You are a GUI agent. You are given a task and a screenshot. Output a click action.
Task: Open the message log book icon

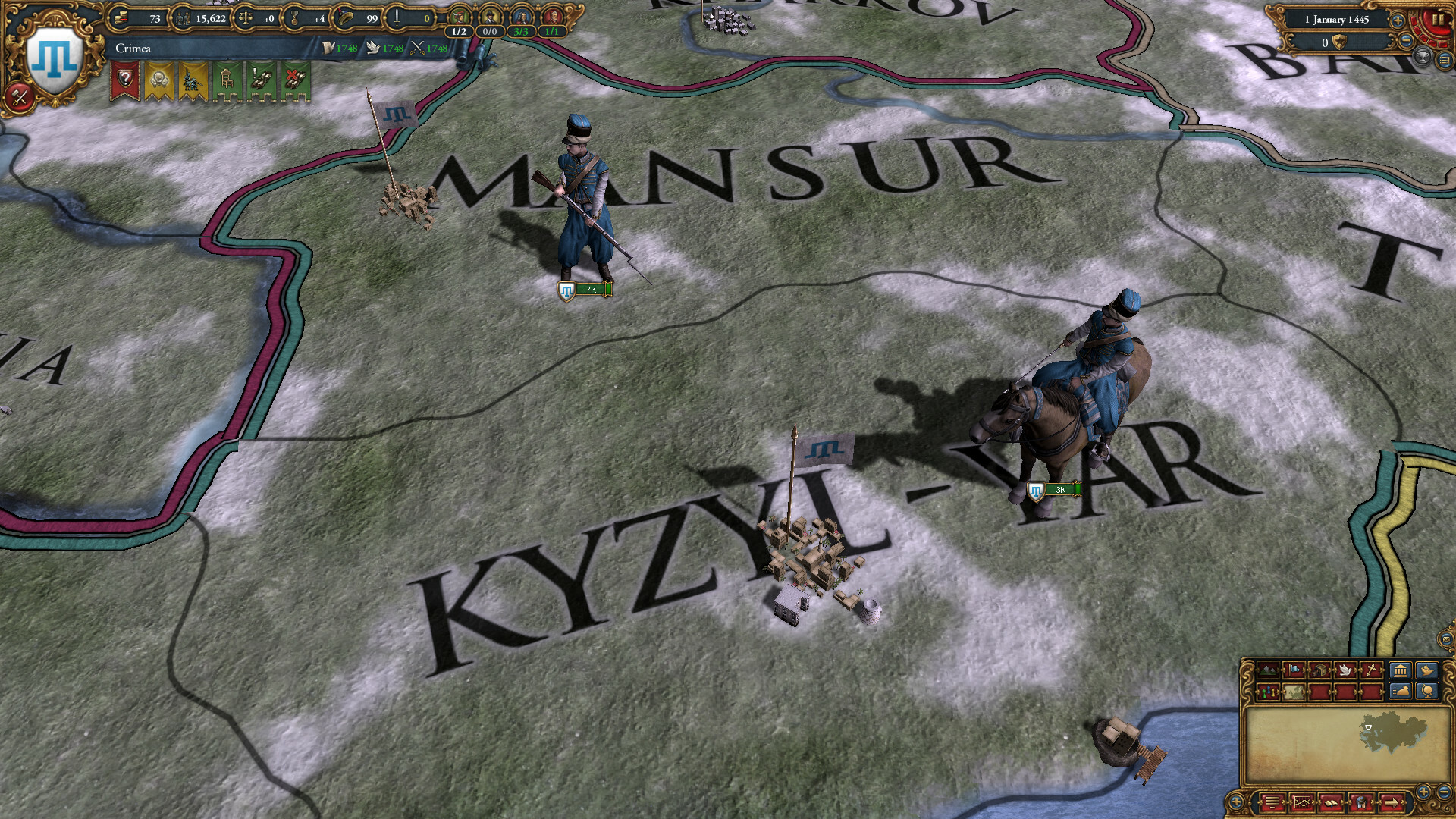1332,802
